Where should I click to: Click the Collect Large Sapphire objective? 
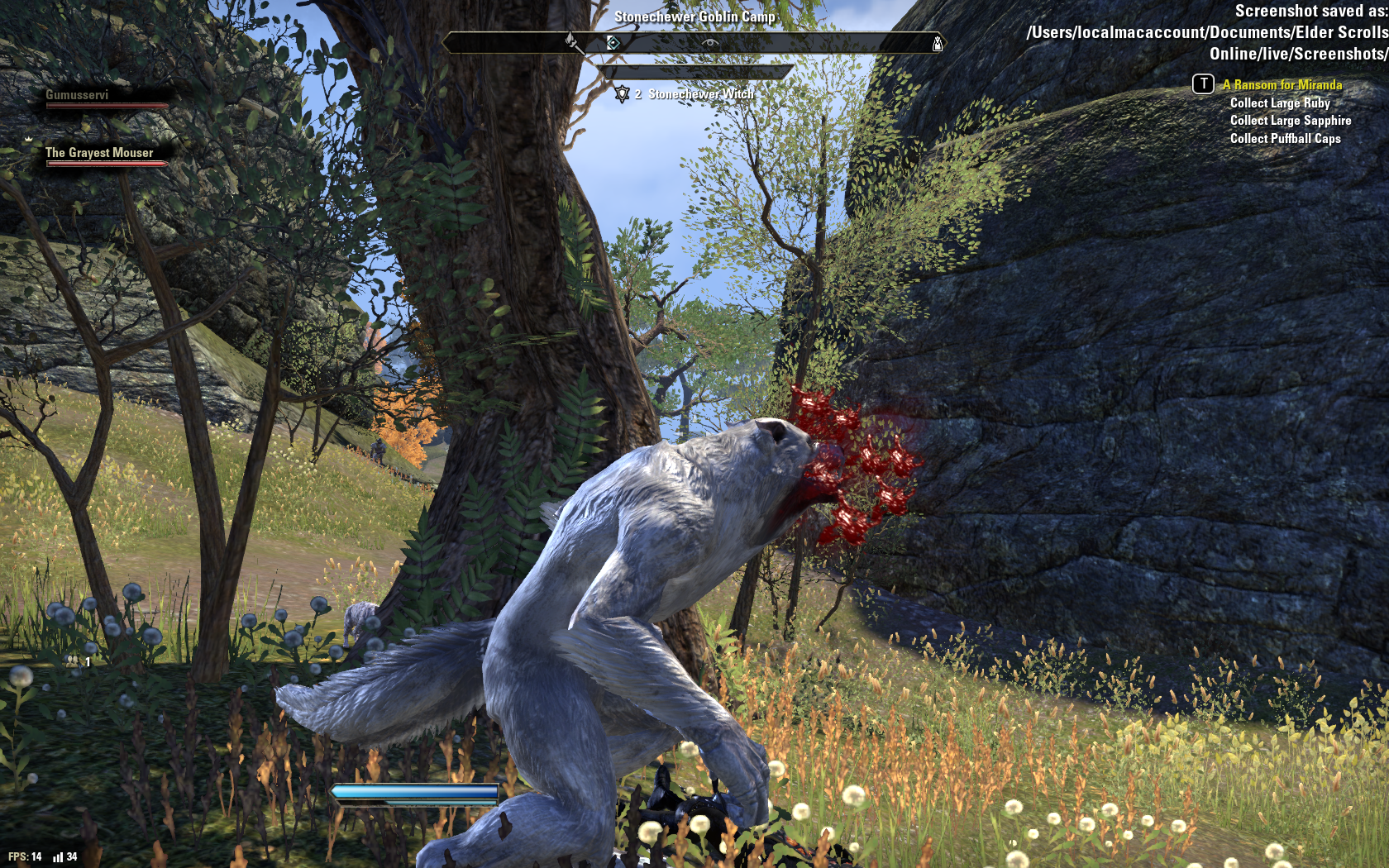coord(1290,121)
